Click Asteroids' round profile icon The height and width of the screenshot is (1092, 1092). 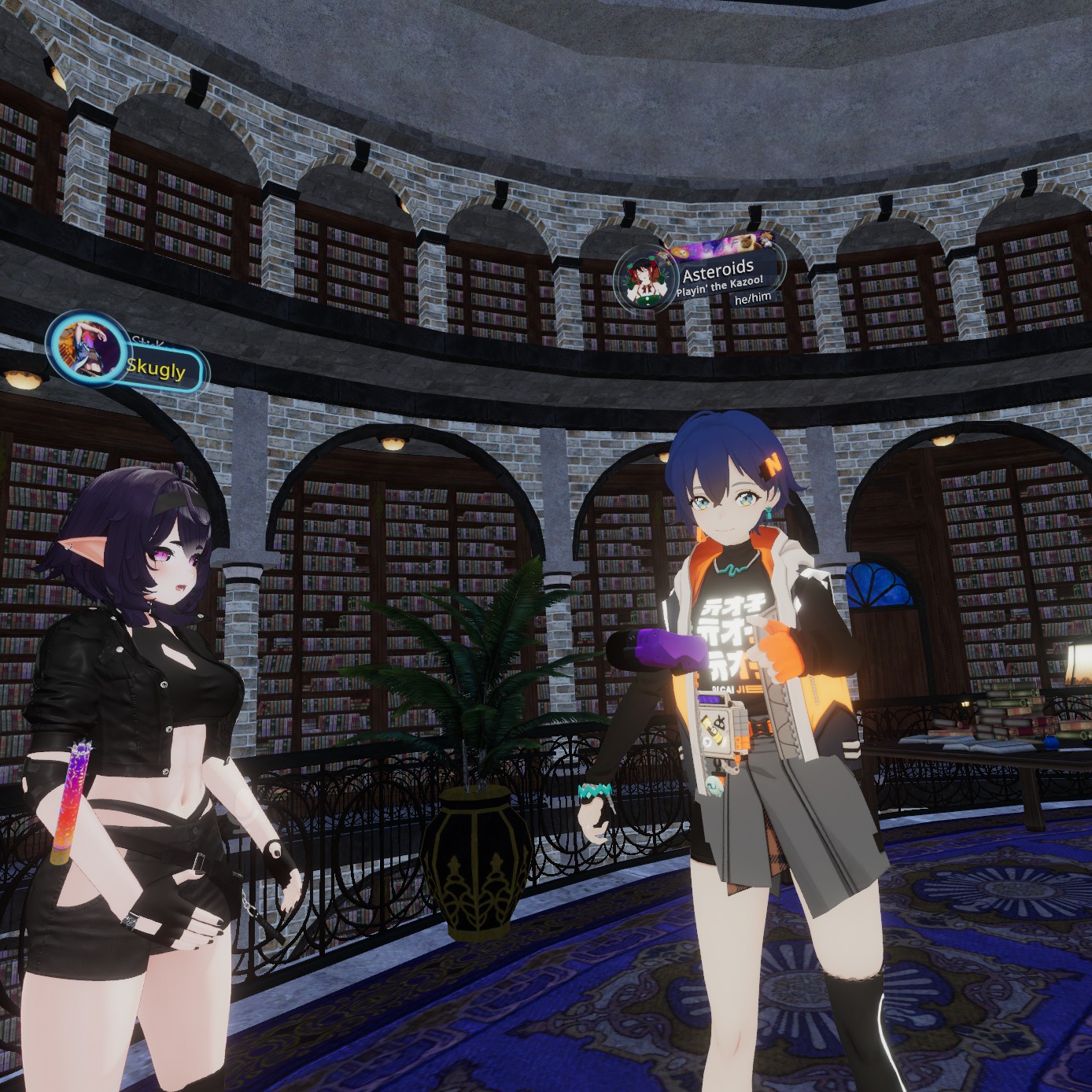click(x=645, y=279)
